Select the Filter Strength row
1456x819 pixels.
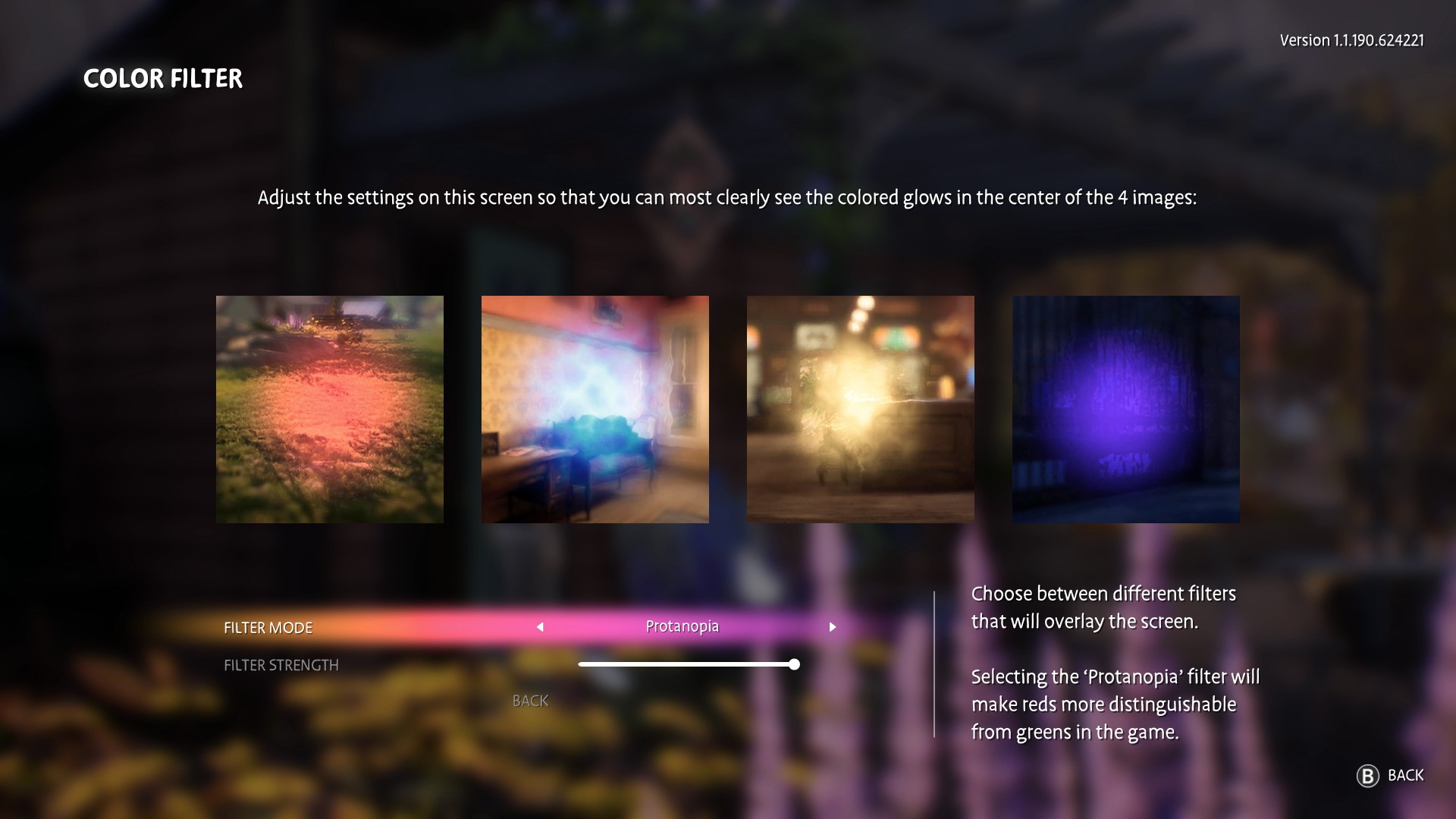281,665
